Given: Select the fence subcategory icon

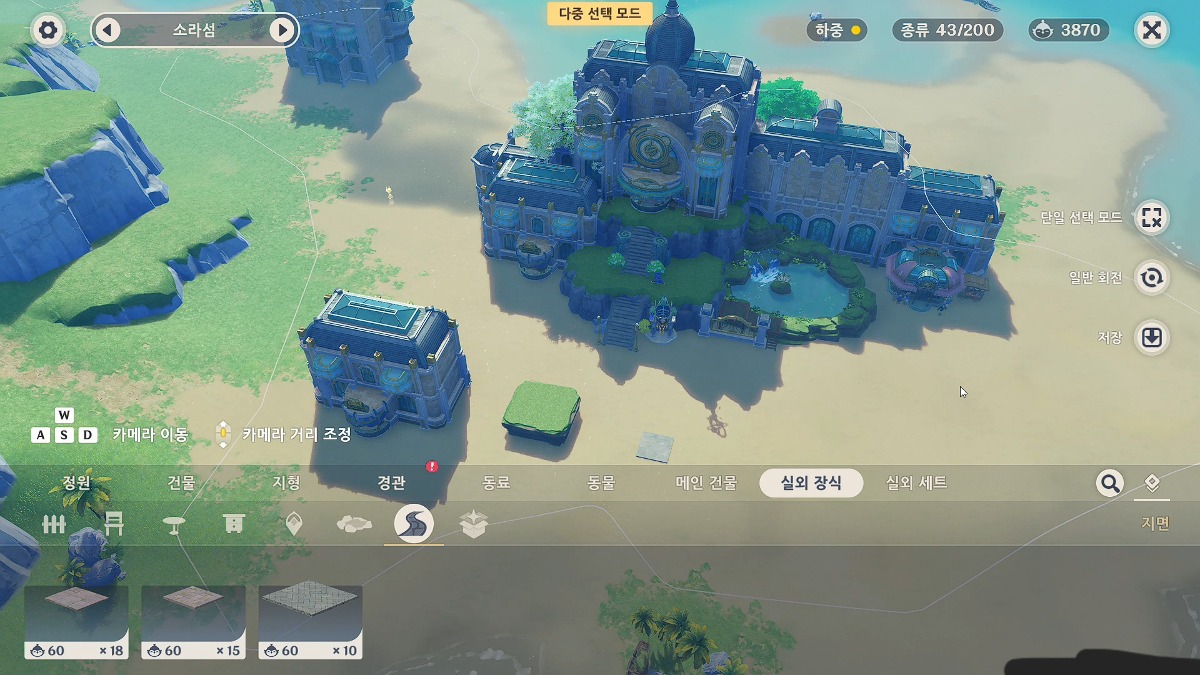Looking at the screenshot, I should [x=54, y=524].
